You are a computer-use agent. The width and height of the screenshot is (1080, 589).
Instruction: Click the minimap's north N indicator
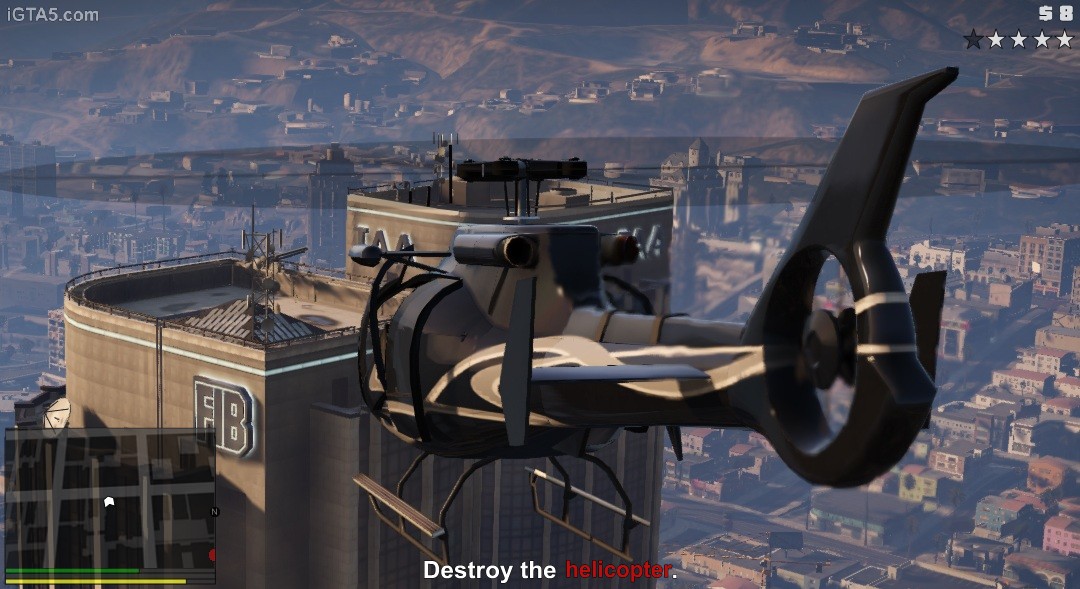coord(214,511)
